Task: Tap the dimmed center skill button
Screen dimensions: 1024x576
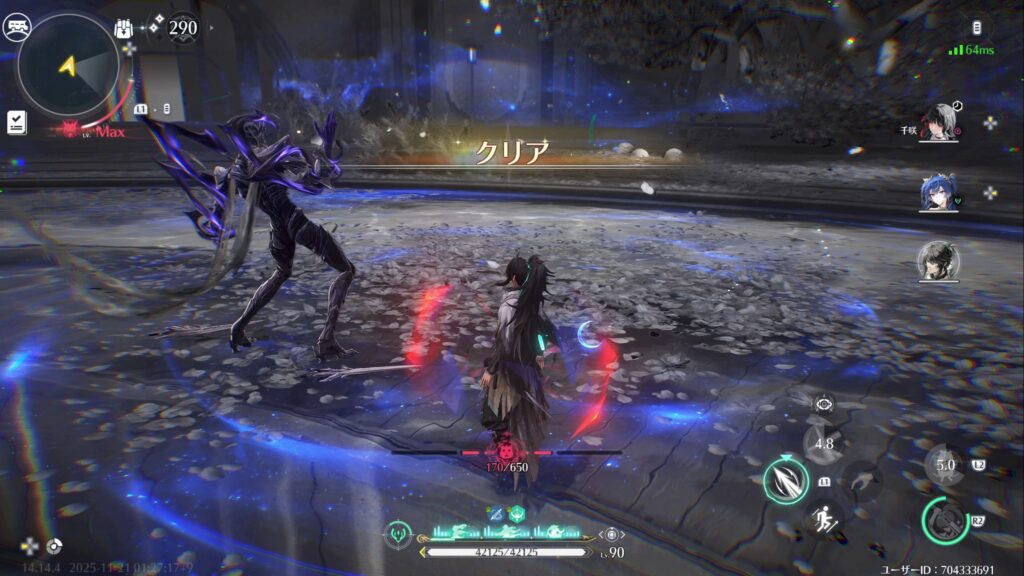Action: pyautogui.click(x=862, y=481)
